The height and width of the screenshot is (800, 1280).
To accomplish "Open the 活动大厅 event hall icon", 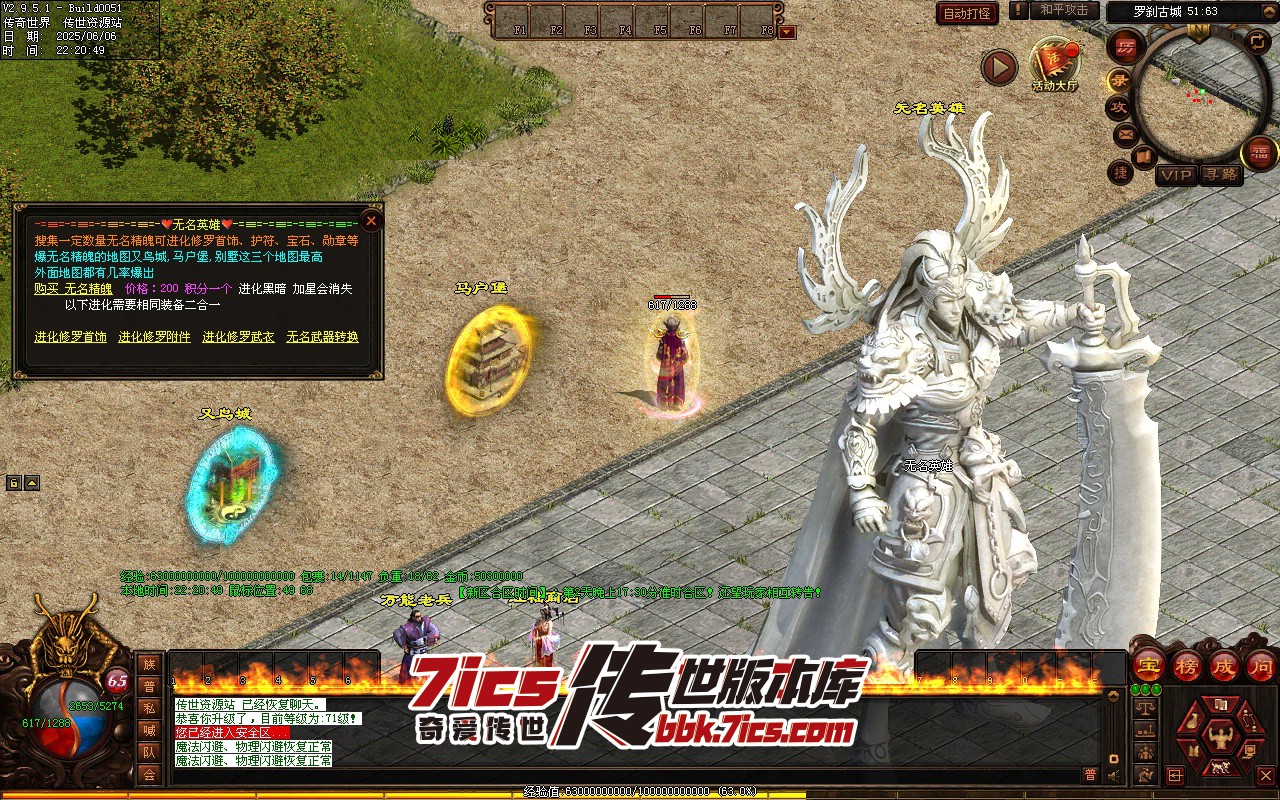I will [1055, 64].
